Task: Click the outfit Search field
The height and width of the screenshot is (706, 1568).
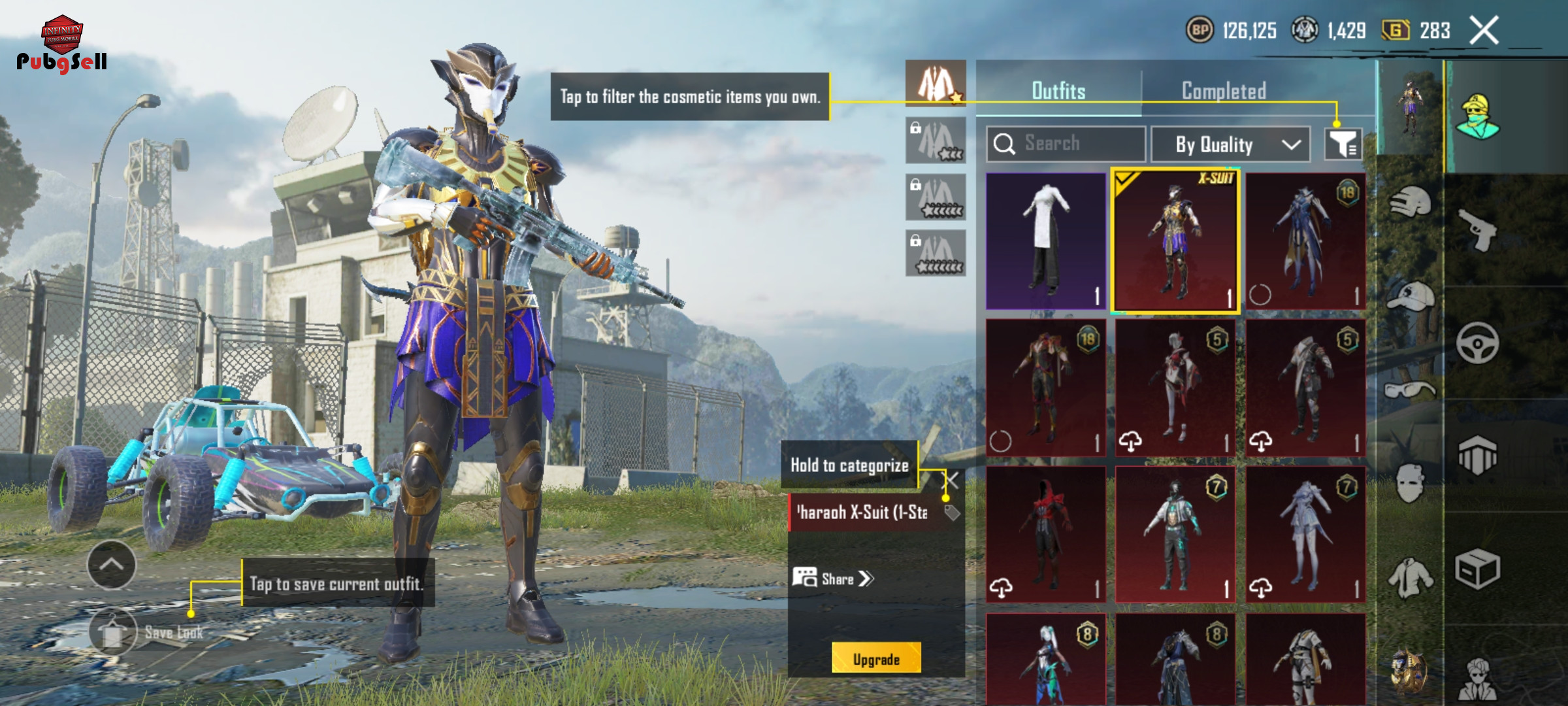Action: pos(1066,144)
